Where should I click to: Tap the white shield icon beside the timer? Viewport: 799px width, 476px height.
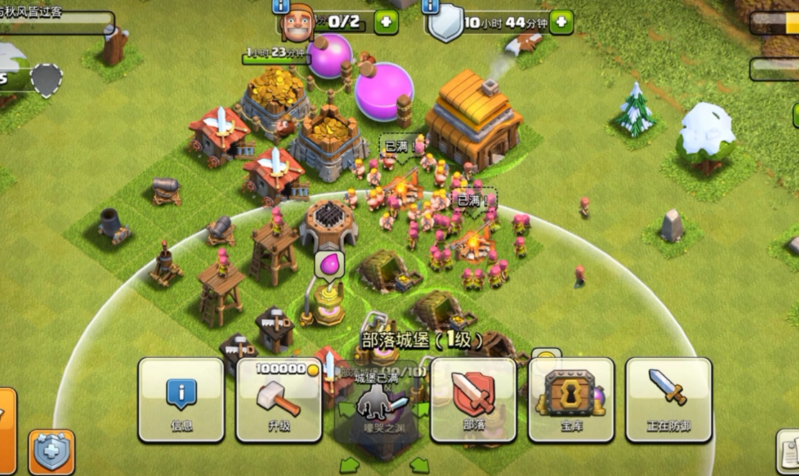(x=444, y=23)
